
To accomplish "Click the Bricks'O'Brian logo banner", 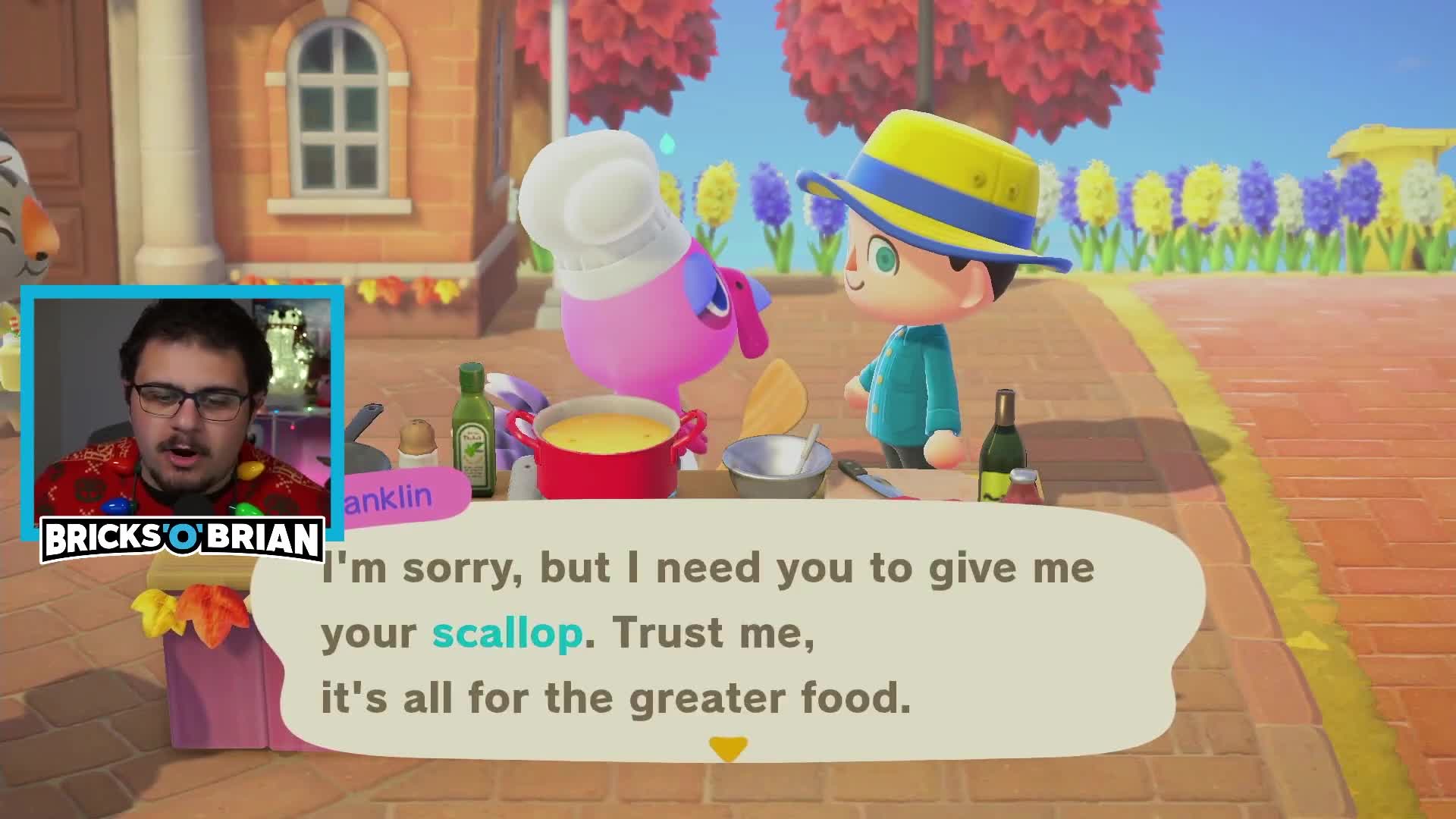I will [x=182, y=538].
